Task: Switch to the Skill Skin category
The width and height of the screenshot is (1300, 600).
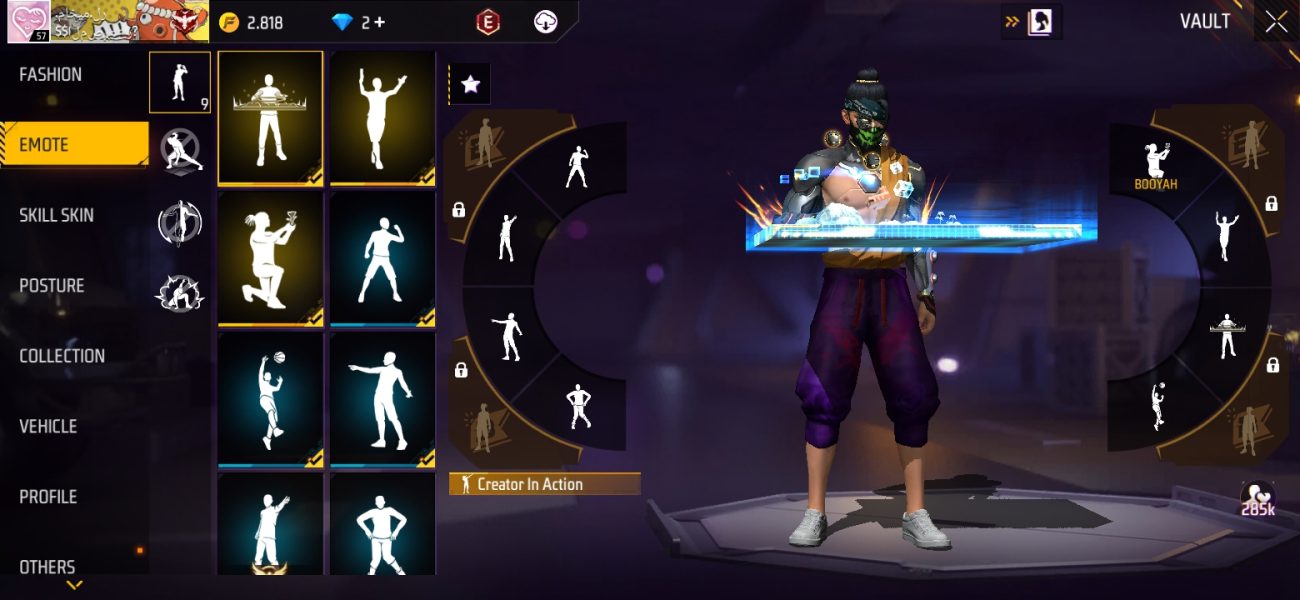Action: (56, 216)
